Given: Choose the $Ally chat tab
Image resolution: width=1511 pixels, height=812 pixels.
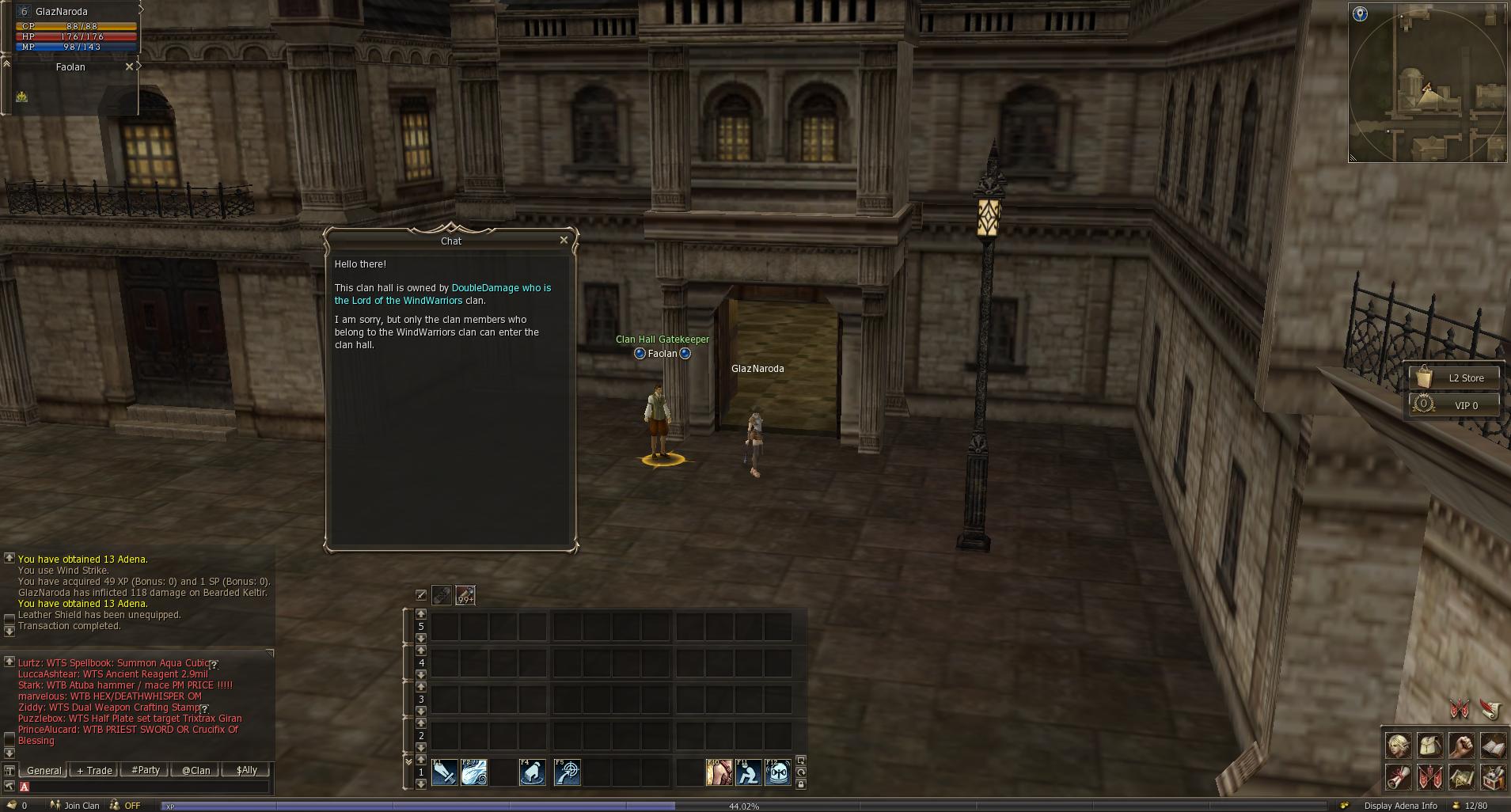Looking at the screenshot, I should click(246, 770).
